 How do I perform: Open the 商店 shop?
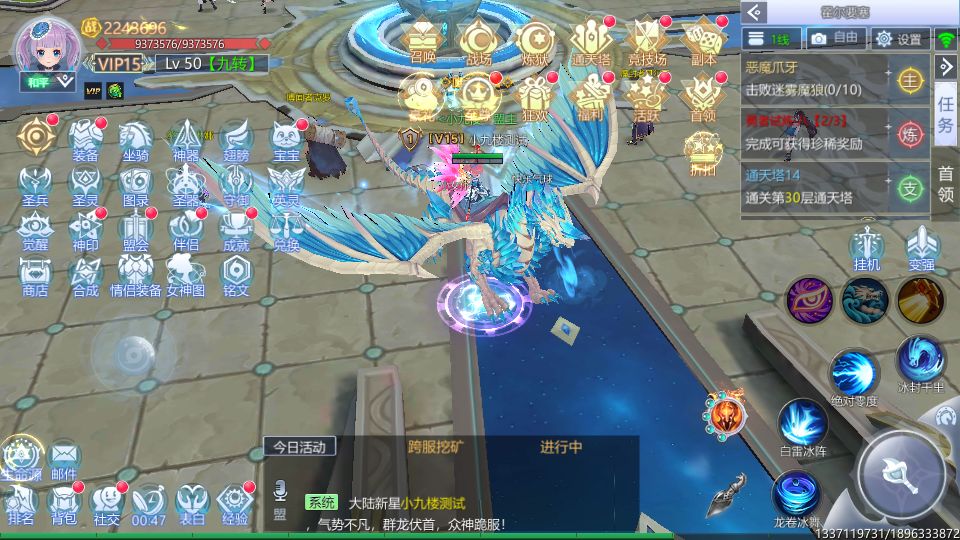pyautogui.click(x=35, y=272)
